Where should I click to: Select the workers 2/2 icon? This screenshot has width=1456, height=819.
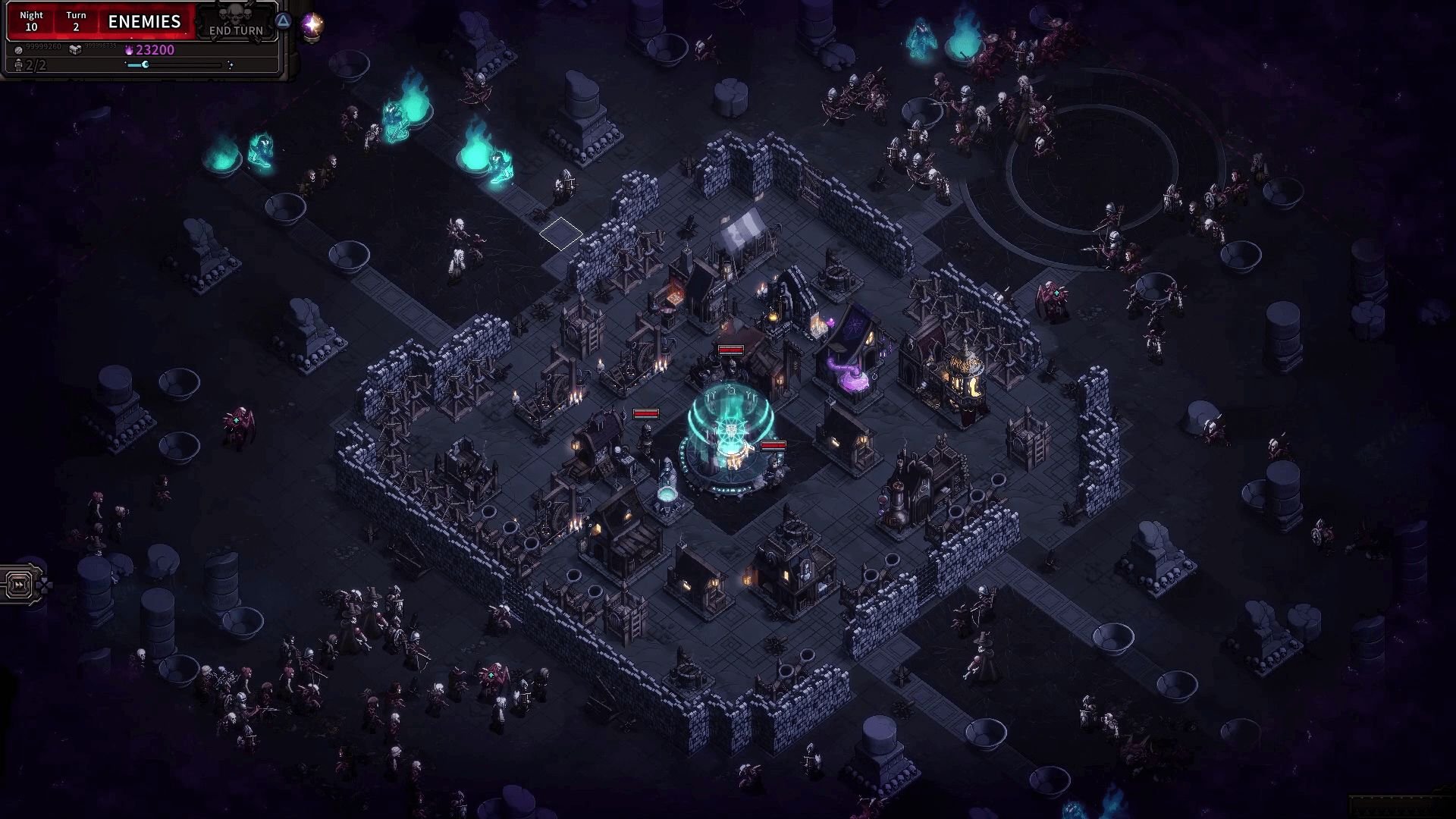point(19,65)
